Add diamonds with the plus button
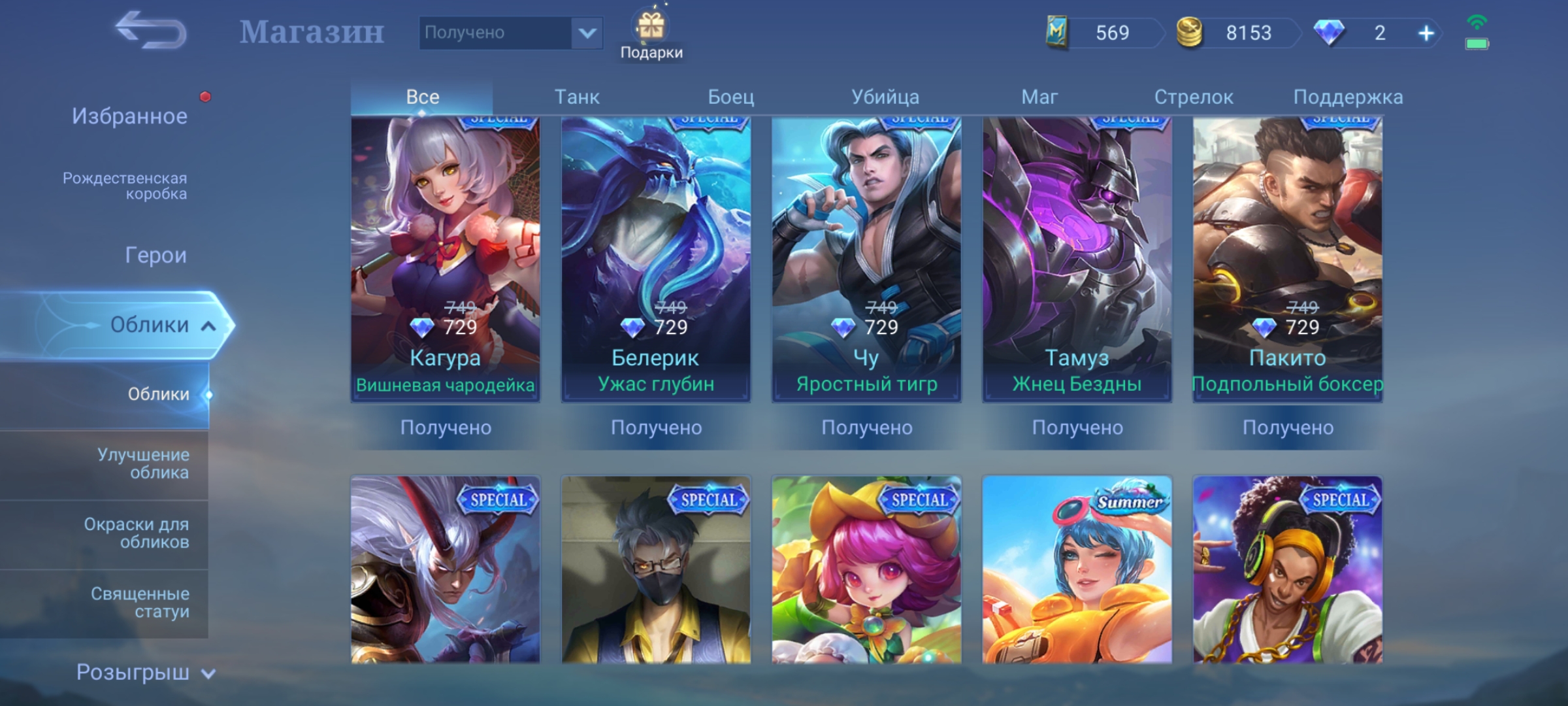This screenshot has width=1568, height=706. pyautogui.click(x=1426, y=33)
